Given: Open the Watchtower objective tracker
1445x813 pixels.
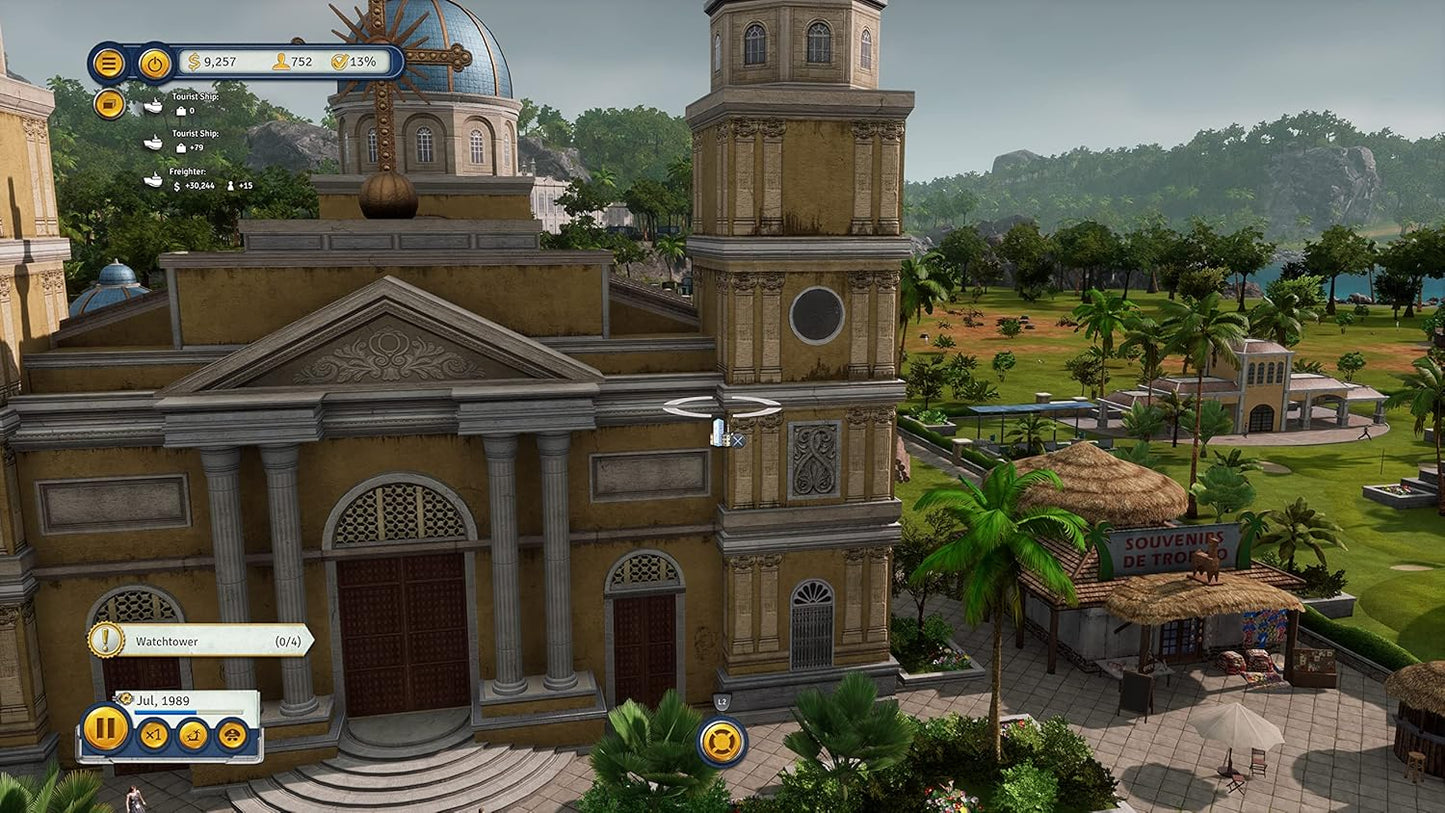Looking at the screenshot, I should [x=200, y=641].
